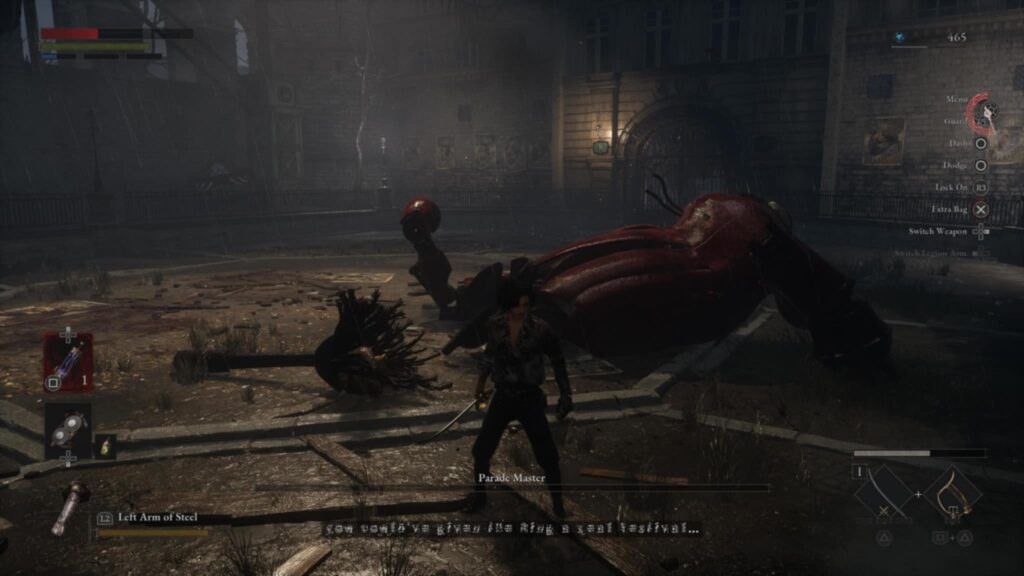Click the small yellow item icon beside the belt
Image resolution: width=1024 pixels, height=576 pixels.
105,447
